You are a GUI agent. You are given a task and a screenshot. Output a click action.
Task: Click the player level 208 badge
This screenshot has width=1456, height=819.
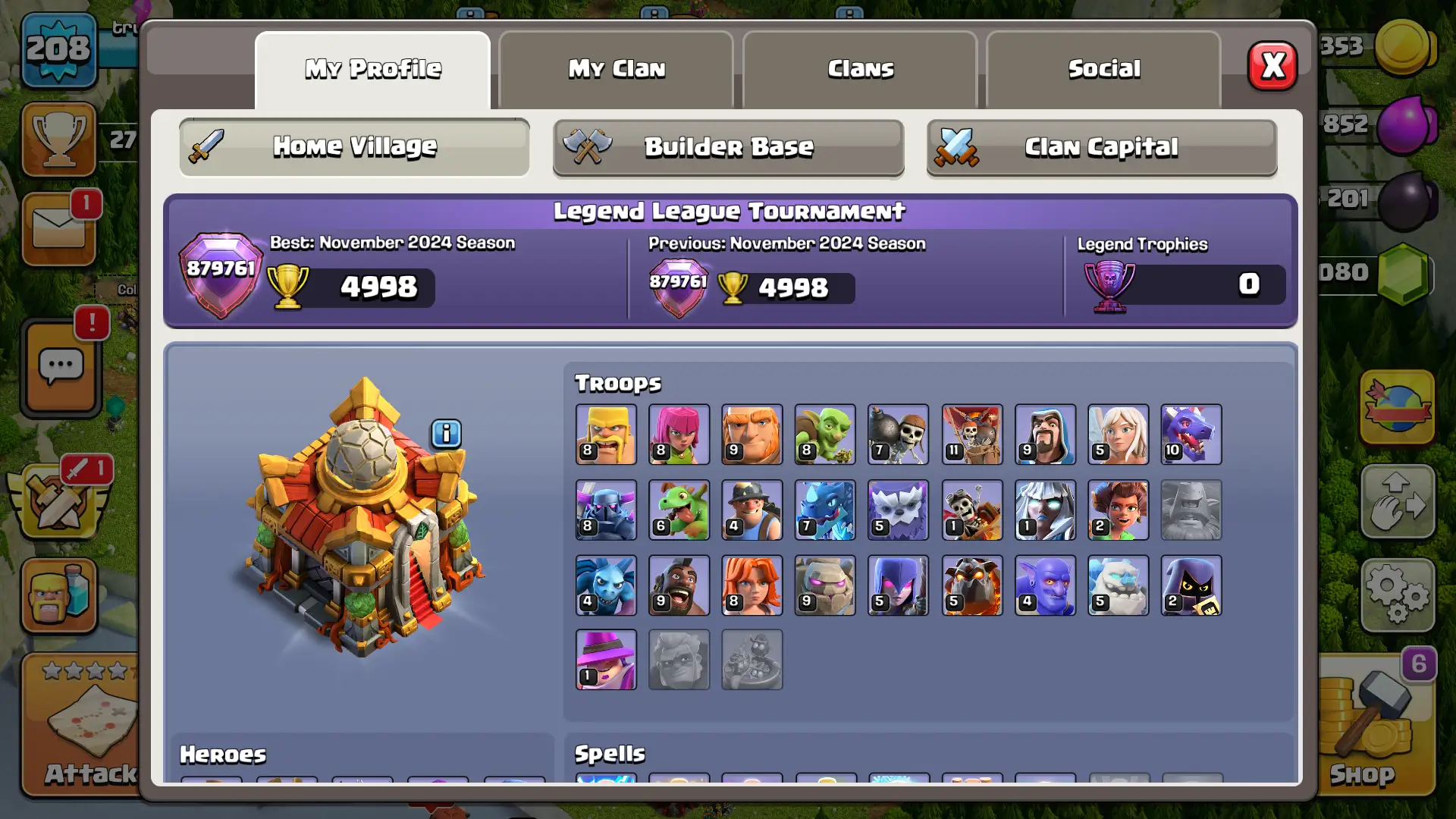[x=58, y=49]
